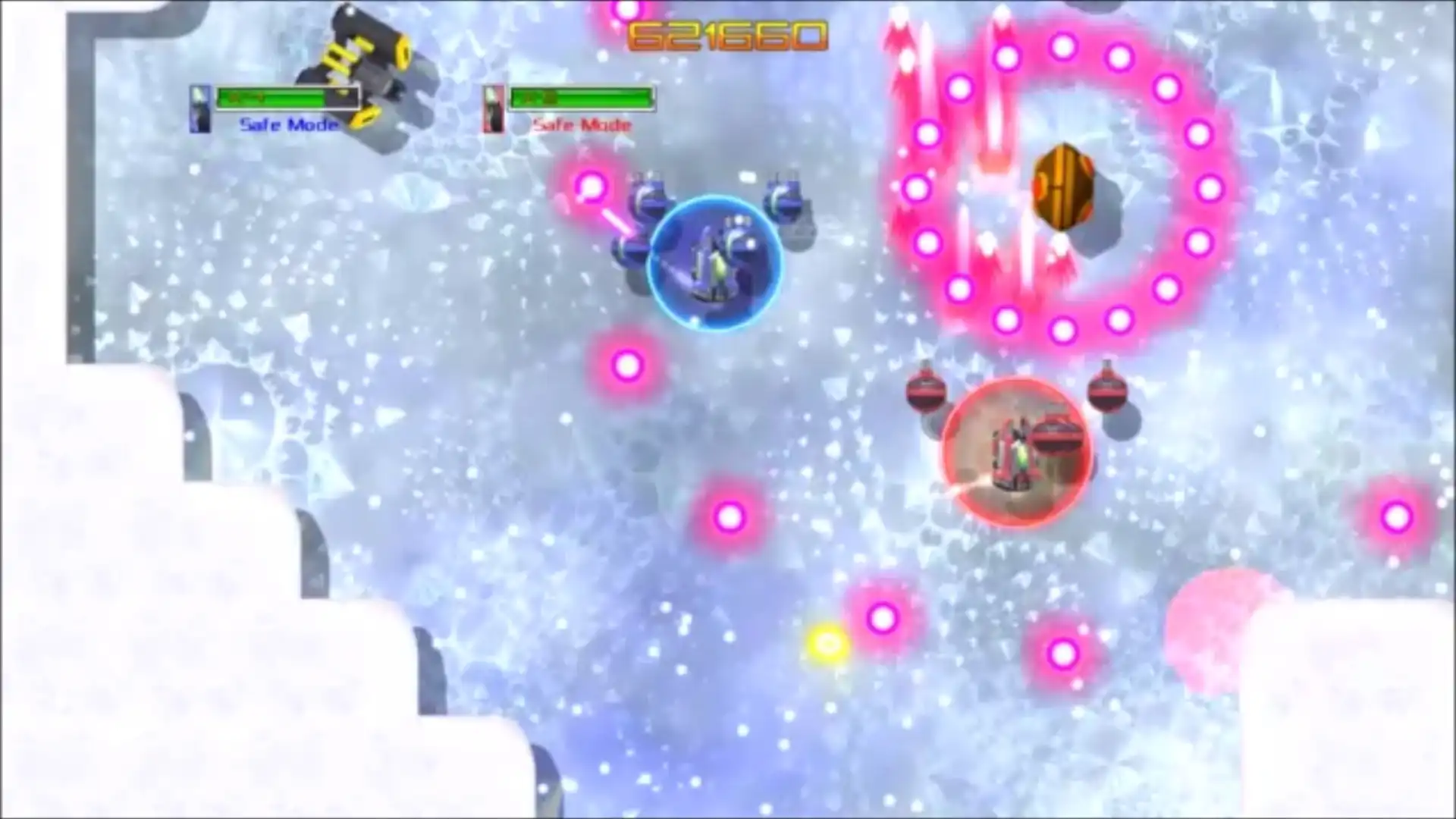Image resolution: width=1456 pixels, height=819 pixels.
Task: Click the orange asteroid inside the bullet ring
Action: (1065, 186)
